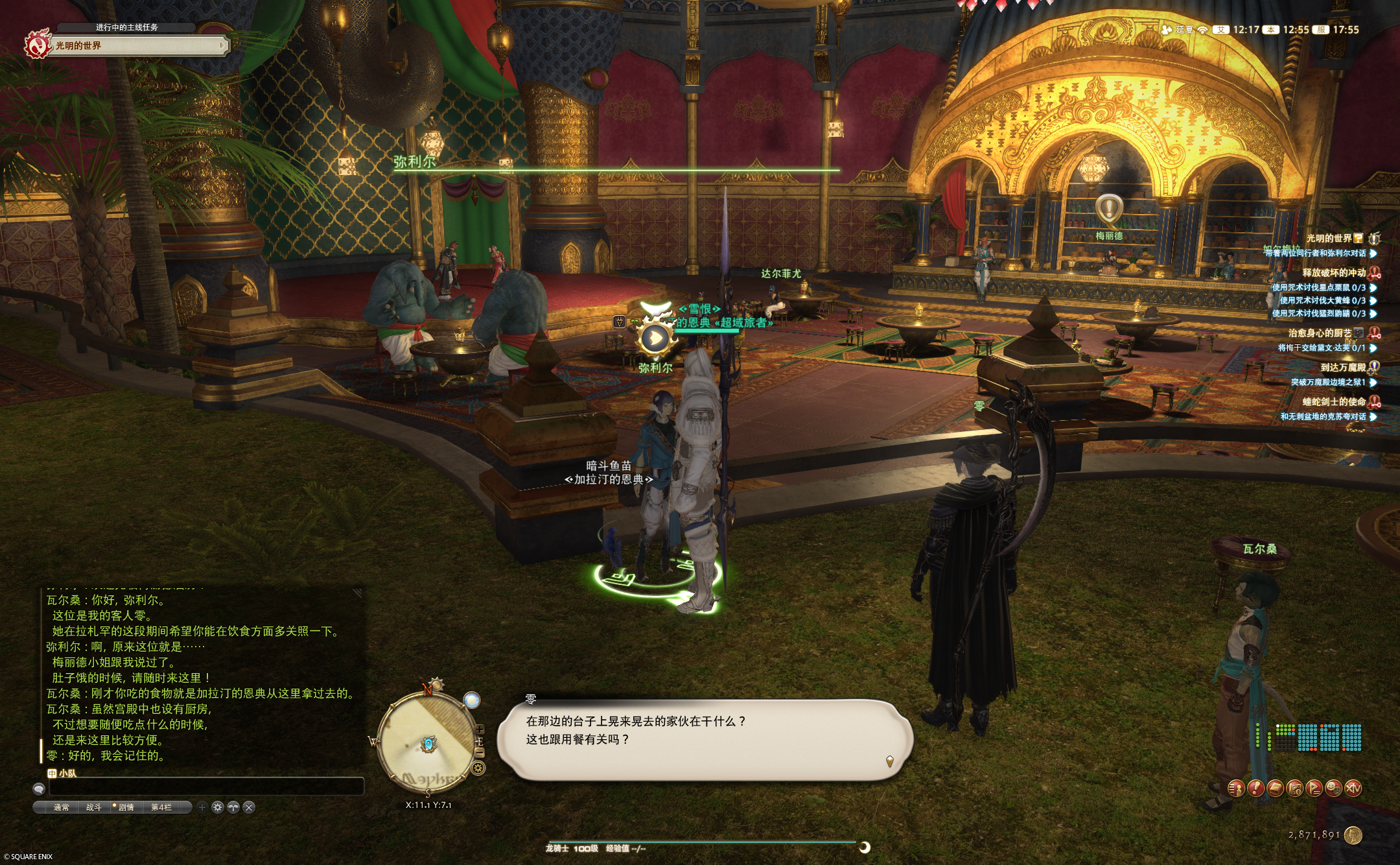Click the chat text input field
1400x865 pixels.
click(x=206, y=787)
